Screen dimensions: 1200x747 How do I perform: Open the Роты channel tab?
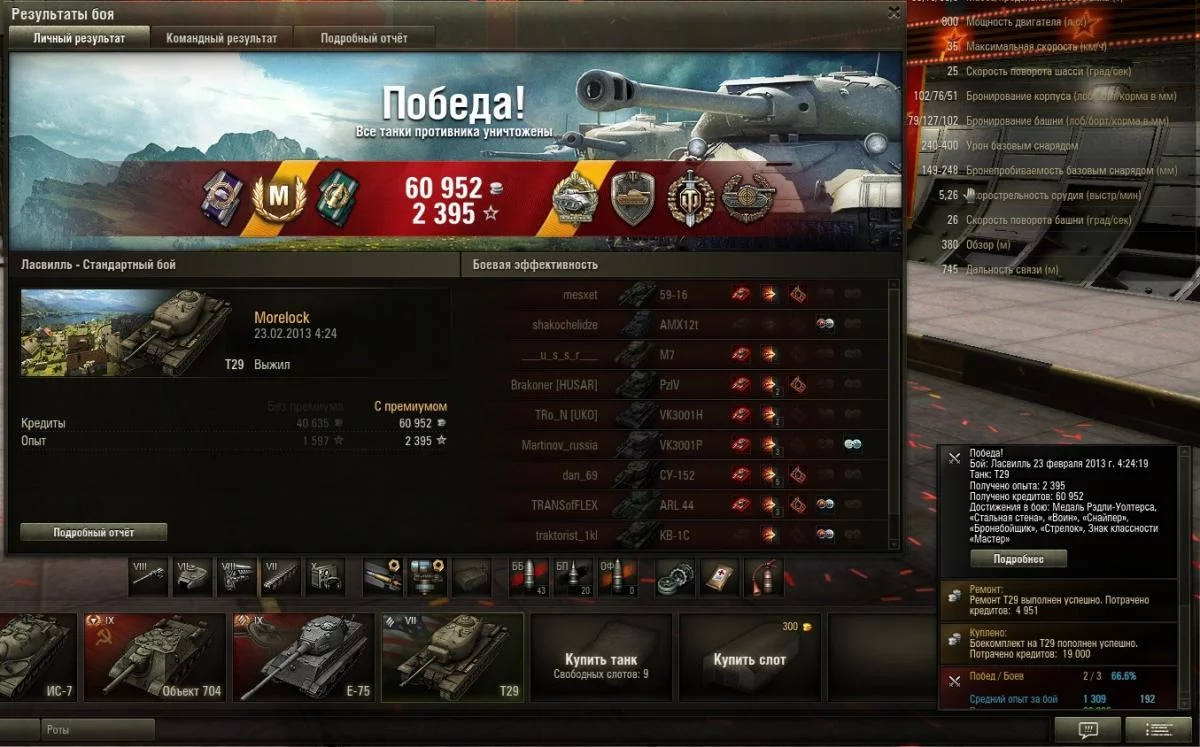(98, 730)
